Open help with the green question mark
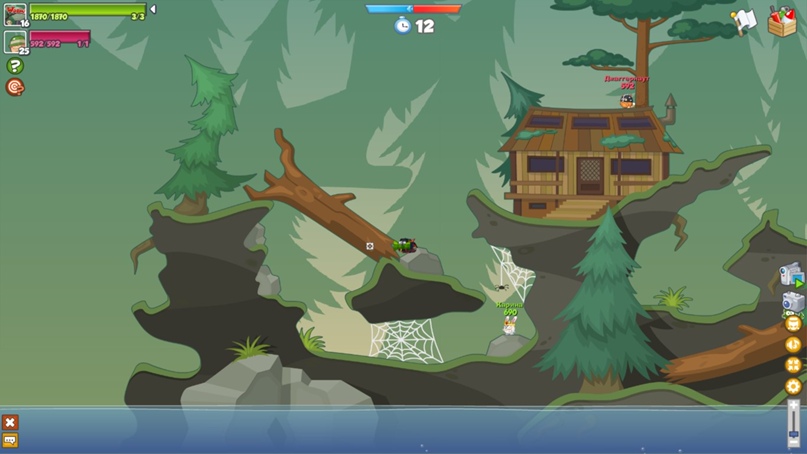 point(15,66)
